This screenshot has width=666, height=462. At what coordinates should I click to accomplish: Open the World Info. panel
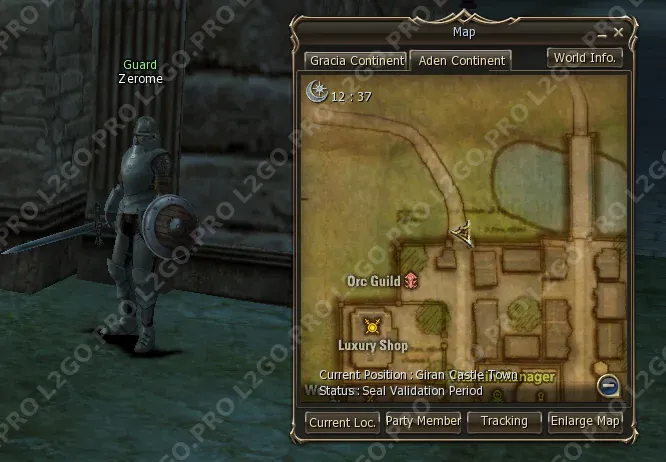[x=586, y=57]
